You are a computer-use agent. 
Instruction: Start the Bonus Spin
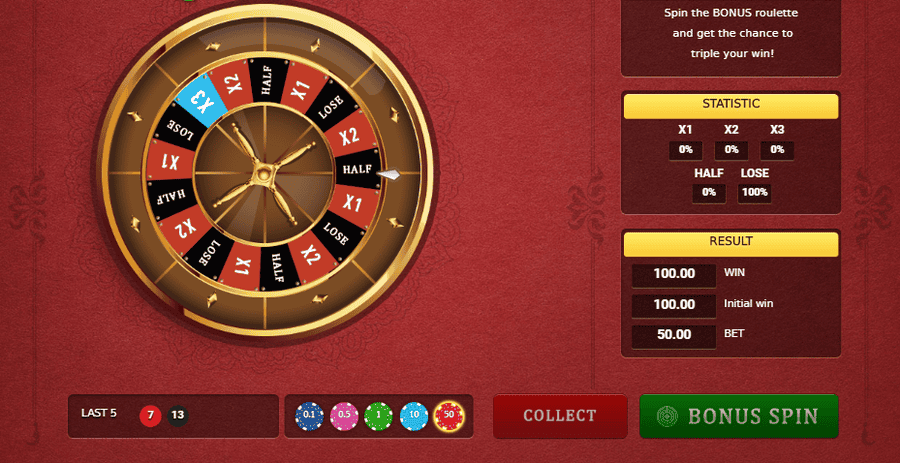(738, 416)
